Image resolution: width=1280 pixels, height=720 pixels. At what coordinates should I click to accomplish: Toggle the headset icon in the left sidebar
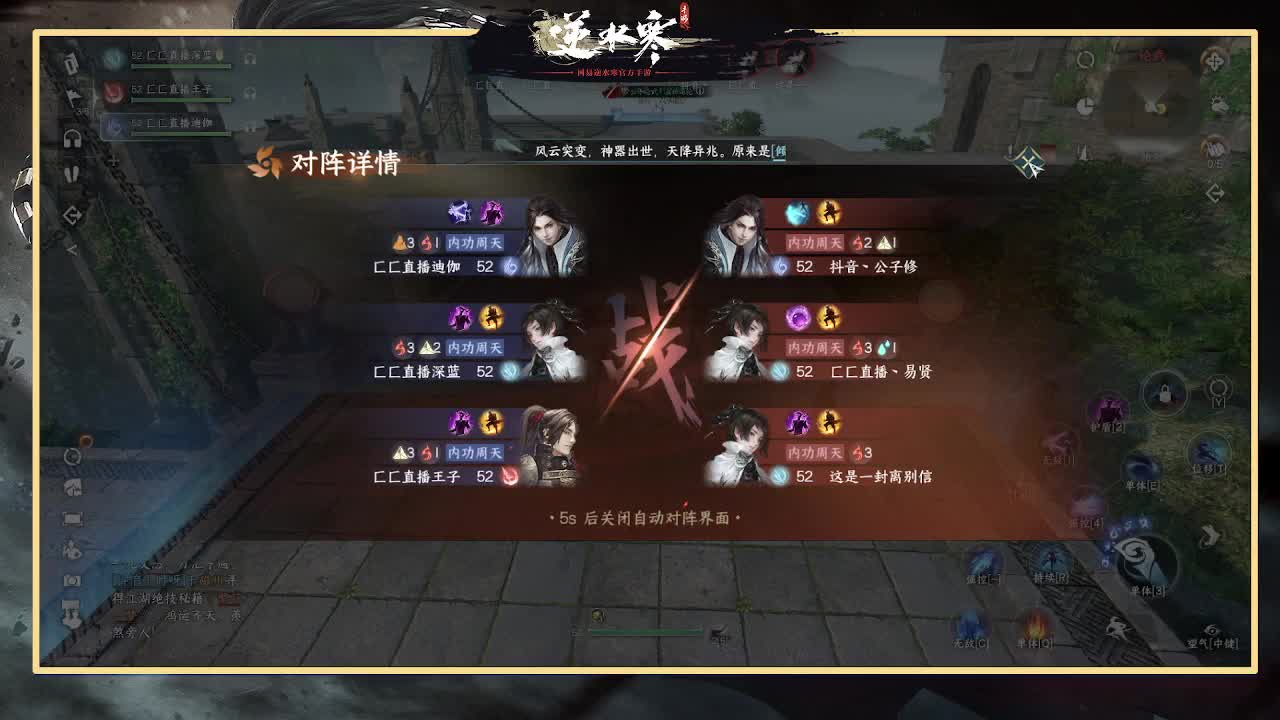pyautogui.click(x=72, y=138)
